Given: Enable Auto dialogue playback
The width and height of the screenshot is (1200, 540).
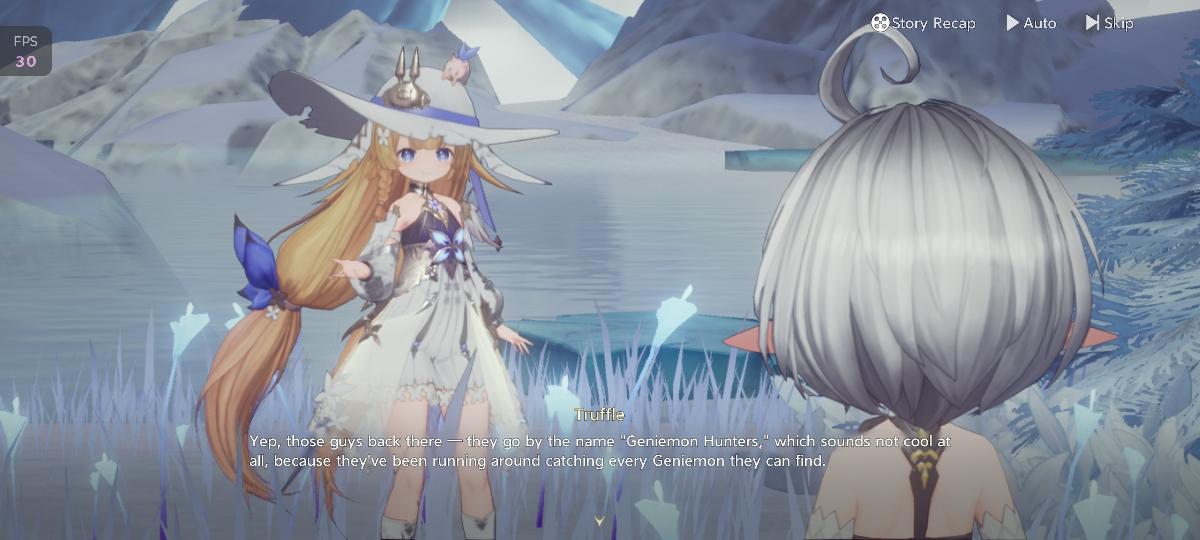Looking at the screenshot, I should click(1031, 23).
